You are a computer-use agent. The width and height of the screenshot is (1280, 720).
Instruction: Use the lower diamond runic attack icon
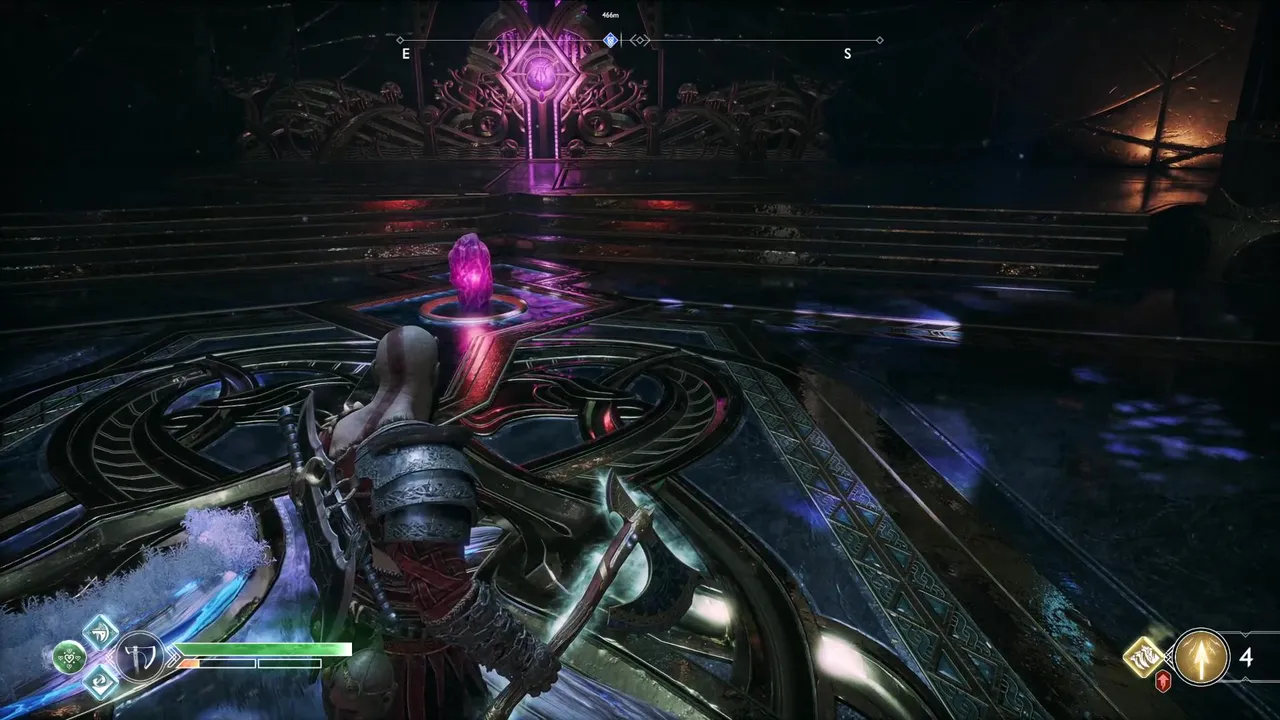100,681
